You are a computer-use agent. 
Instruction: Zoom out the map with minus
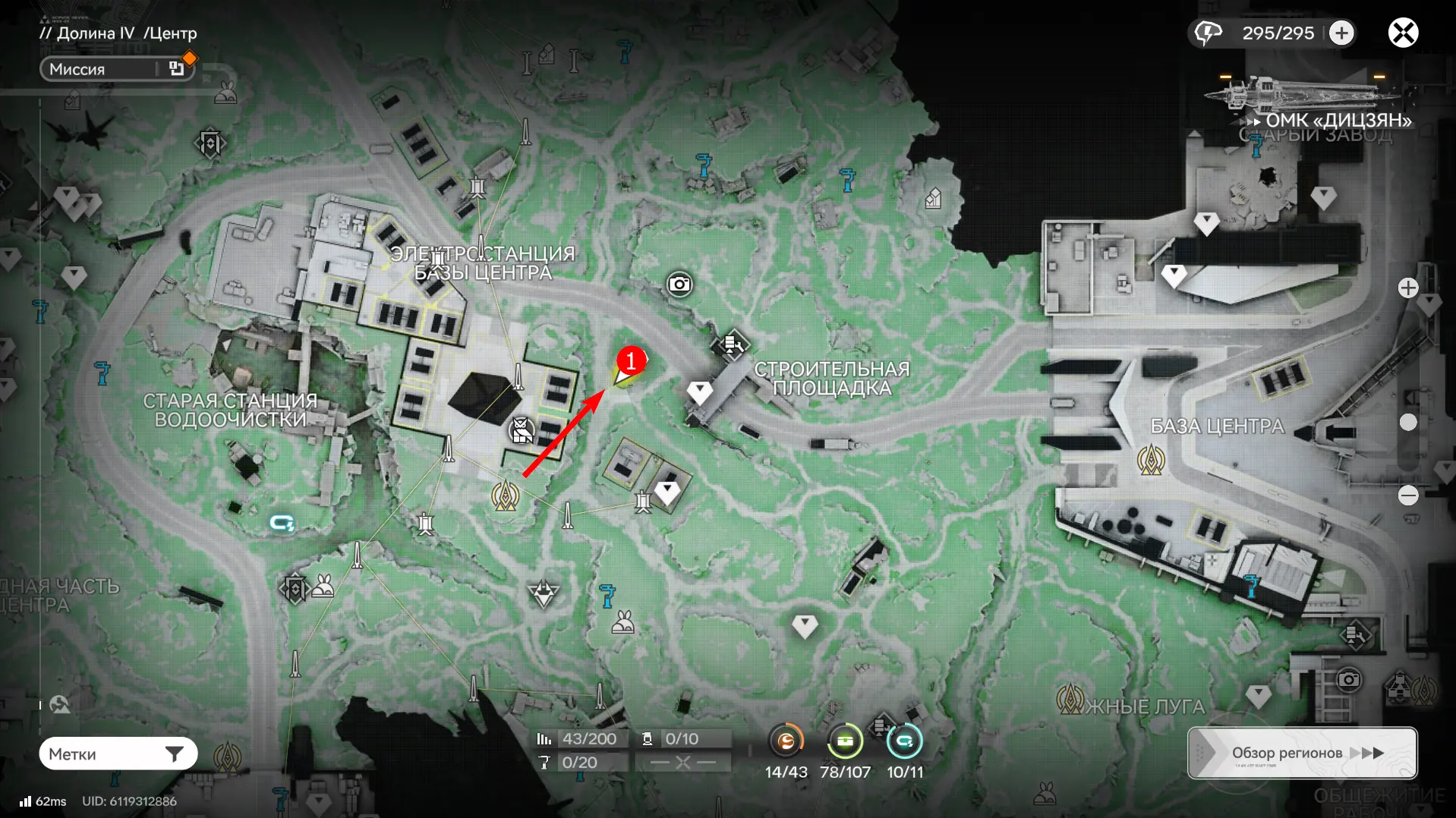[x=1408, y=496]
